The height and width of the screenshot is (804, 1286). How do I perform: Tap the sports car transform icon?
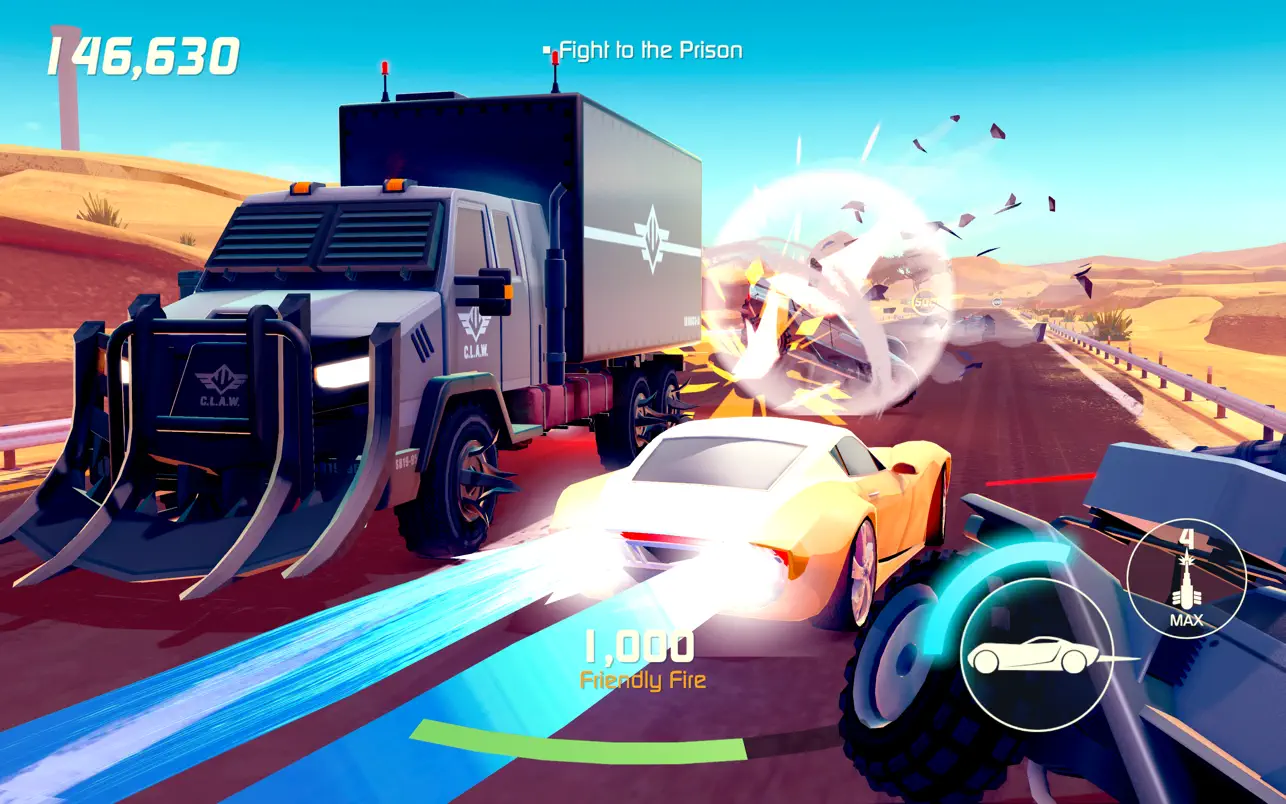(1037, 655)
